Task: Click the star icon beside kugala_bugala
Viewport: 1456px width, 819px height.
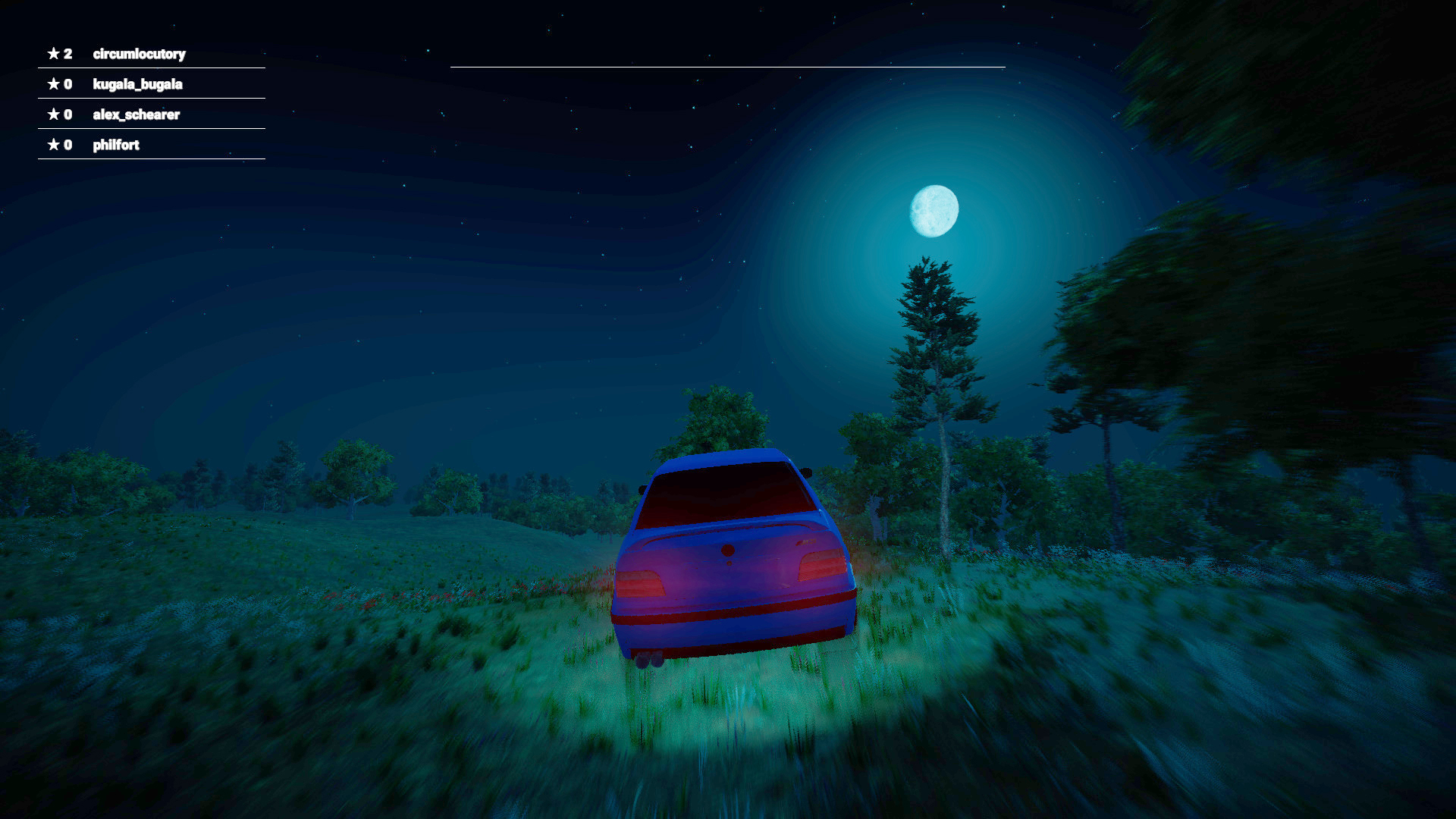Action: point(53,84)
